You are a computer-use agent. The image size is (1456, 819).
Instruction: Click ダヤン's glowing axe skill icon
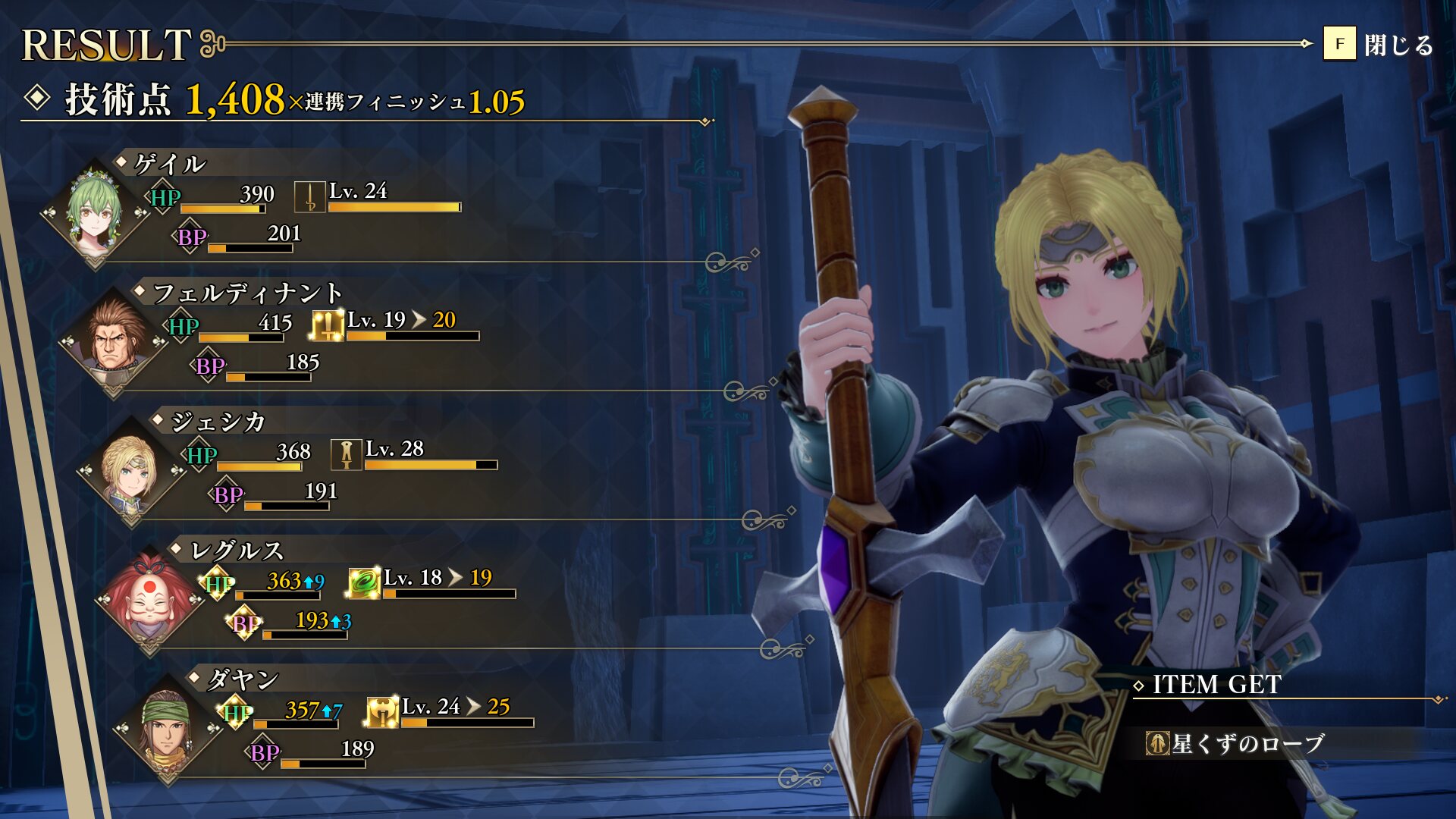coord(382,713)
